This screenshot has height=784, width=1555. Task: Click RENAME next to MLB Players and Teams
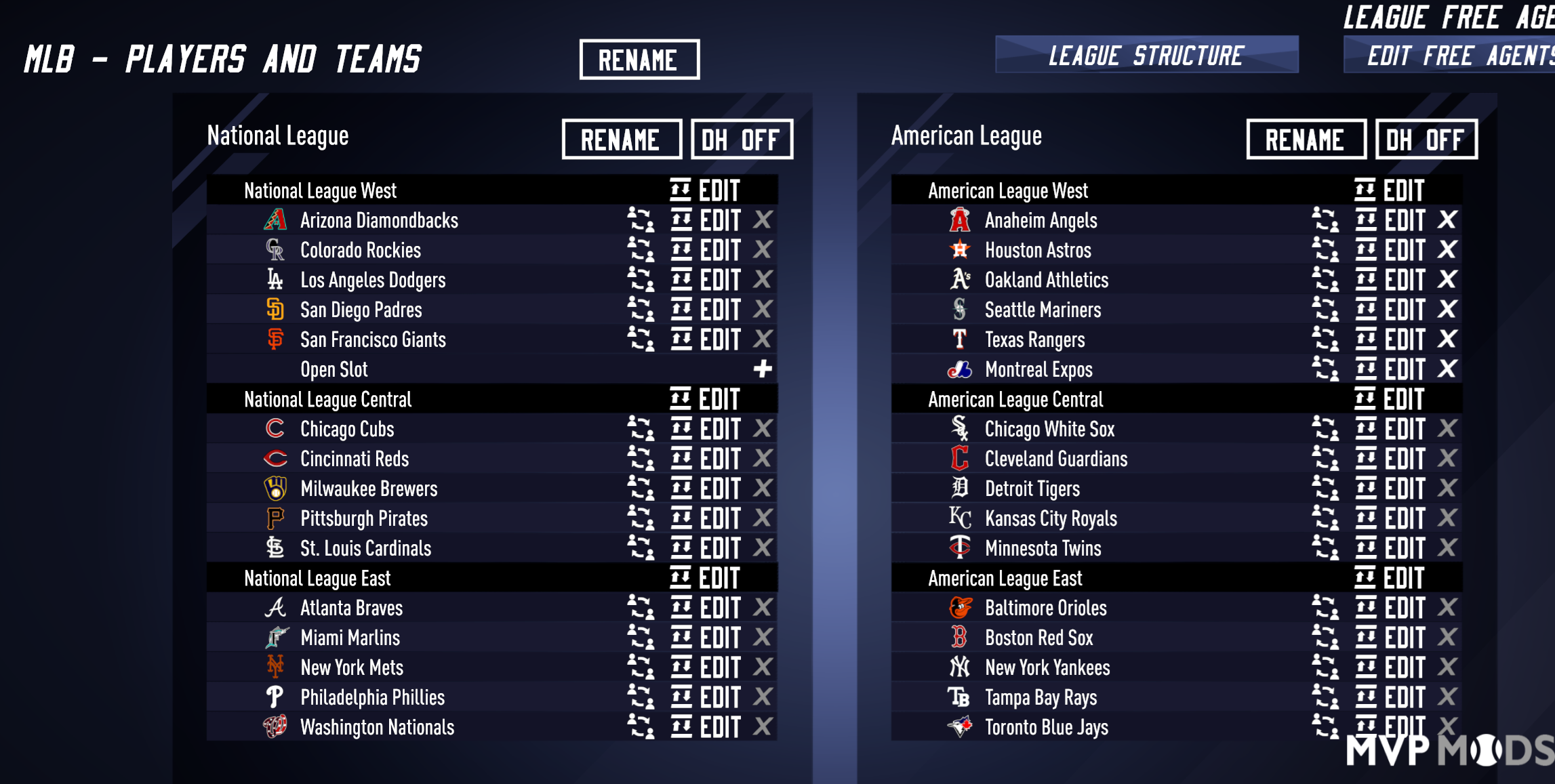pyautogui.click(x=638, y=60)
